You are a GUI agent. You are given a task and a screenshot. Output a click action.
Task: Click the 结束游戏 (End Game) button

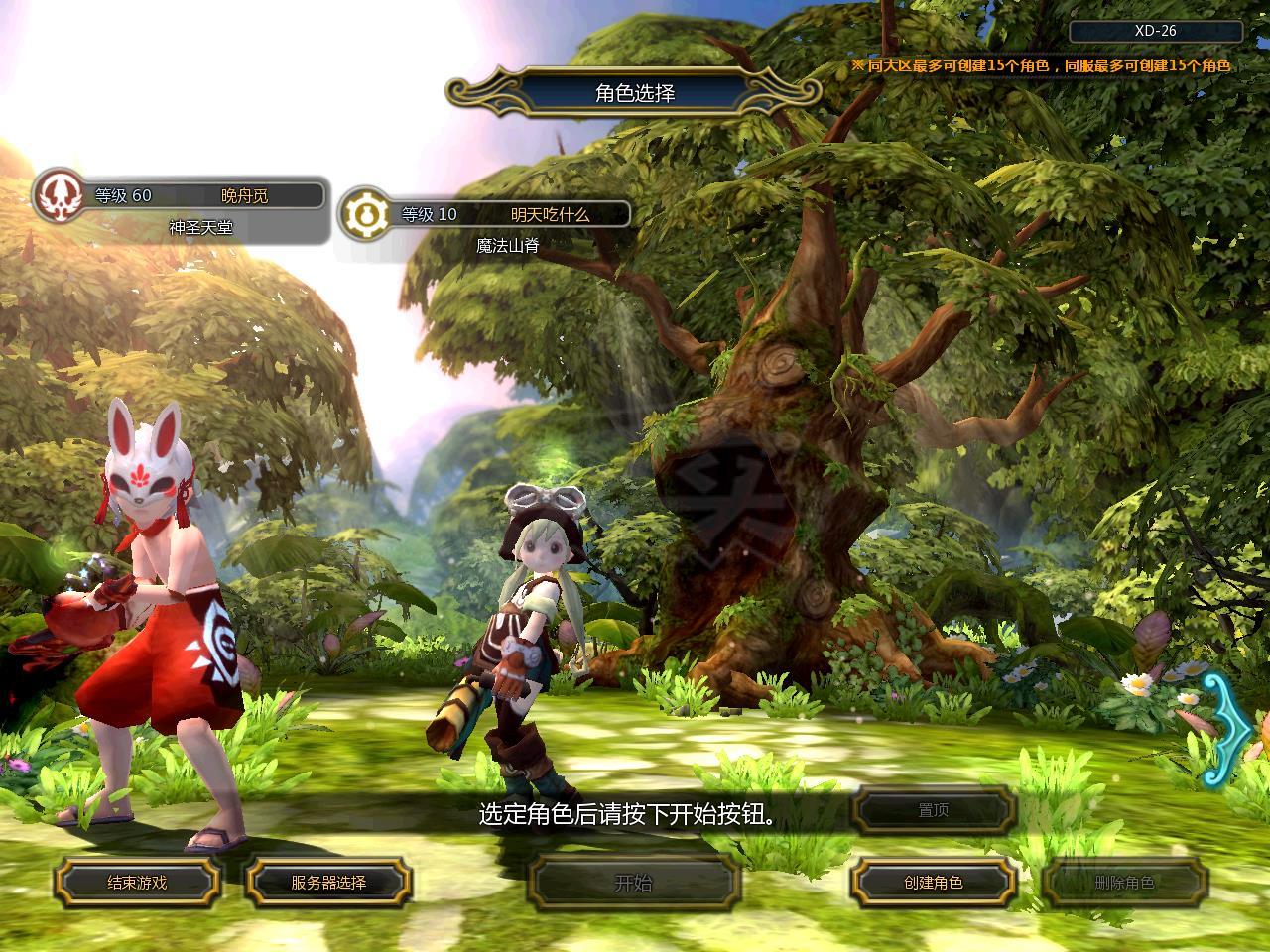pos(137,883)
